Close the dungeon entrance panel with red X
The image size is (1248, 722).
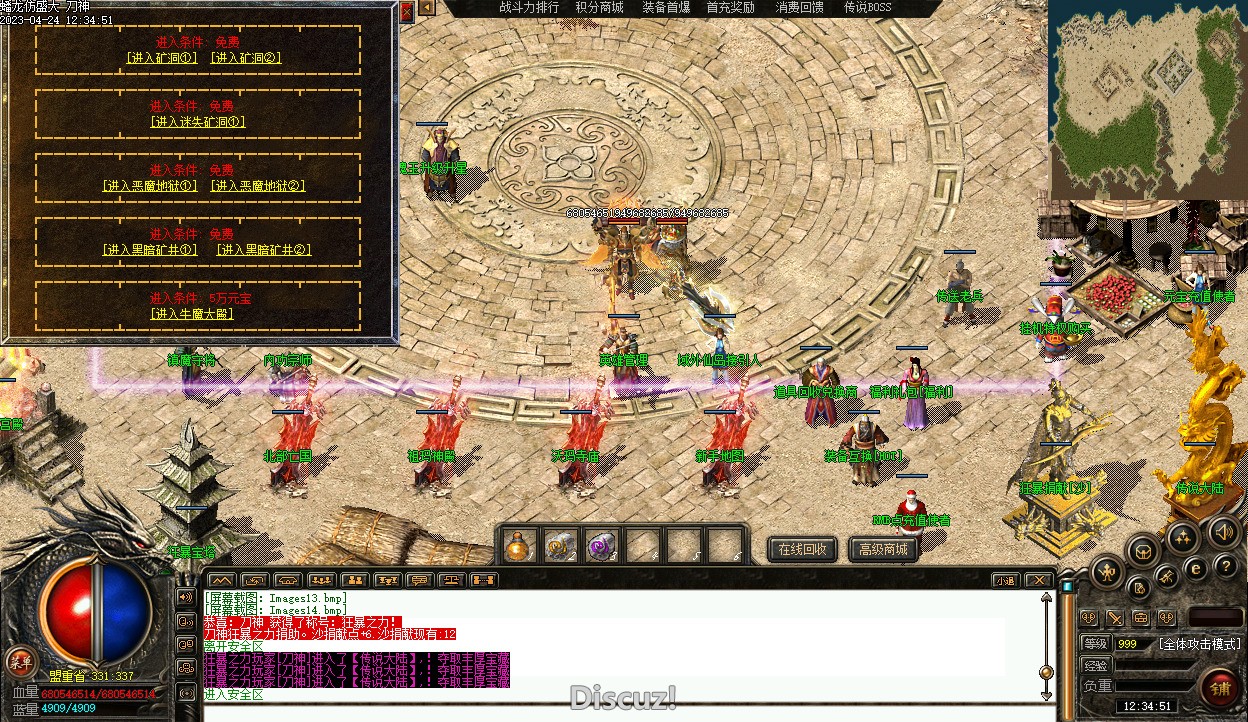click(x=407, y=12)
